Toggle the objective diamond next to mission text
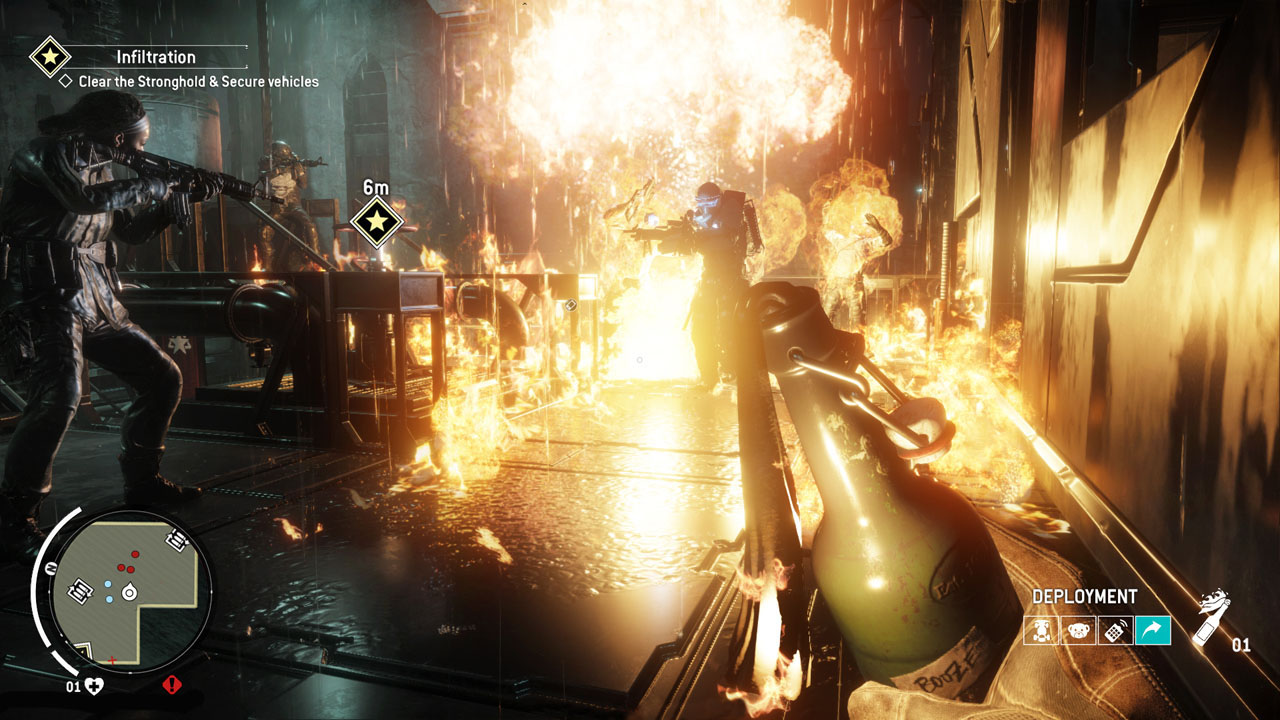This screenshot has width=1280, height=720. (x=67, y=80)
